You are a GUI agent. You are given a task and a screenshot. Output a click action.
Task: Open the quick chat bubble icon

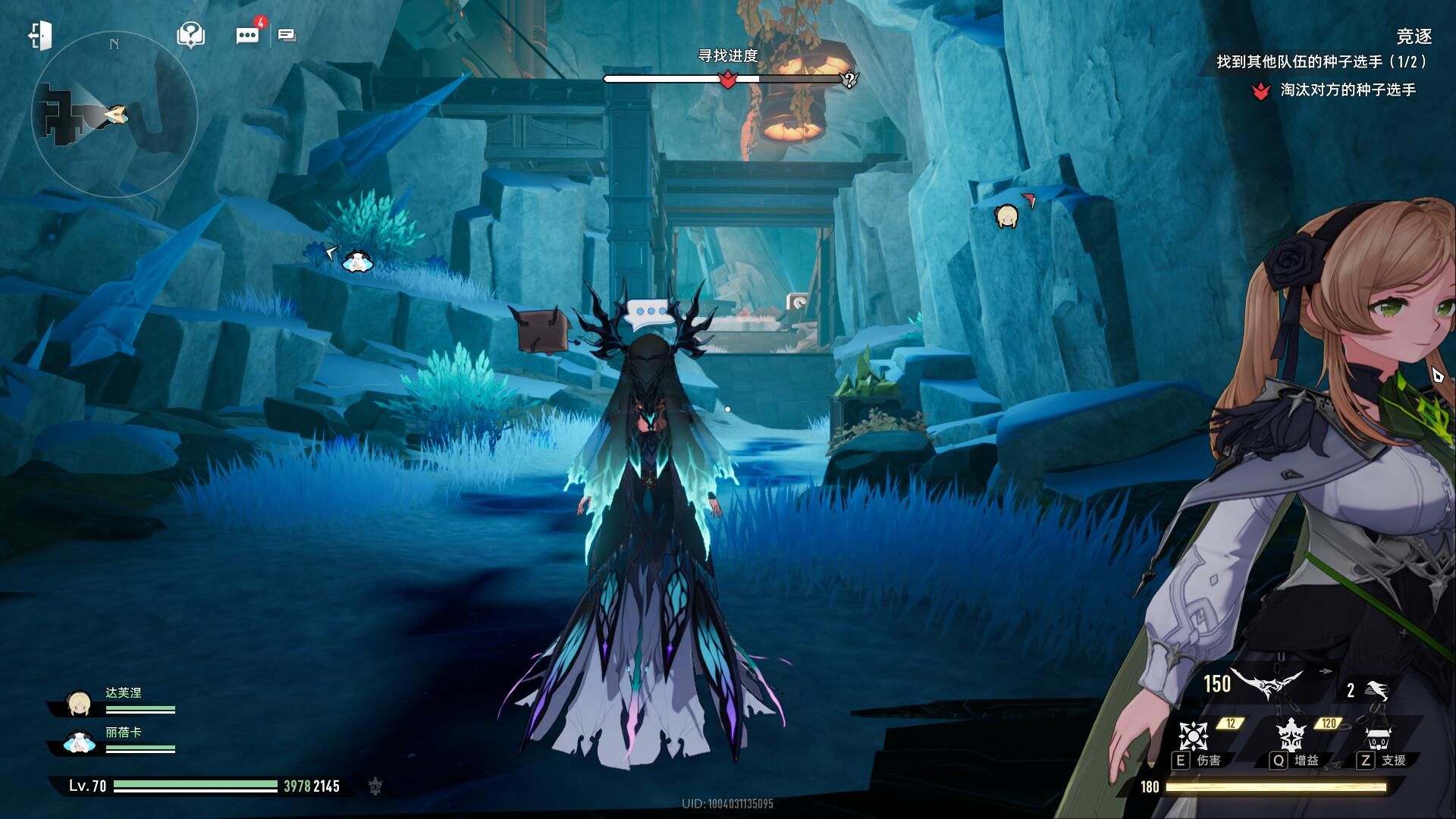tap(287, 36)
